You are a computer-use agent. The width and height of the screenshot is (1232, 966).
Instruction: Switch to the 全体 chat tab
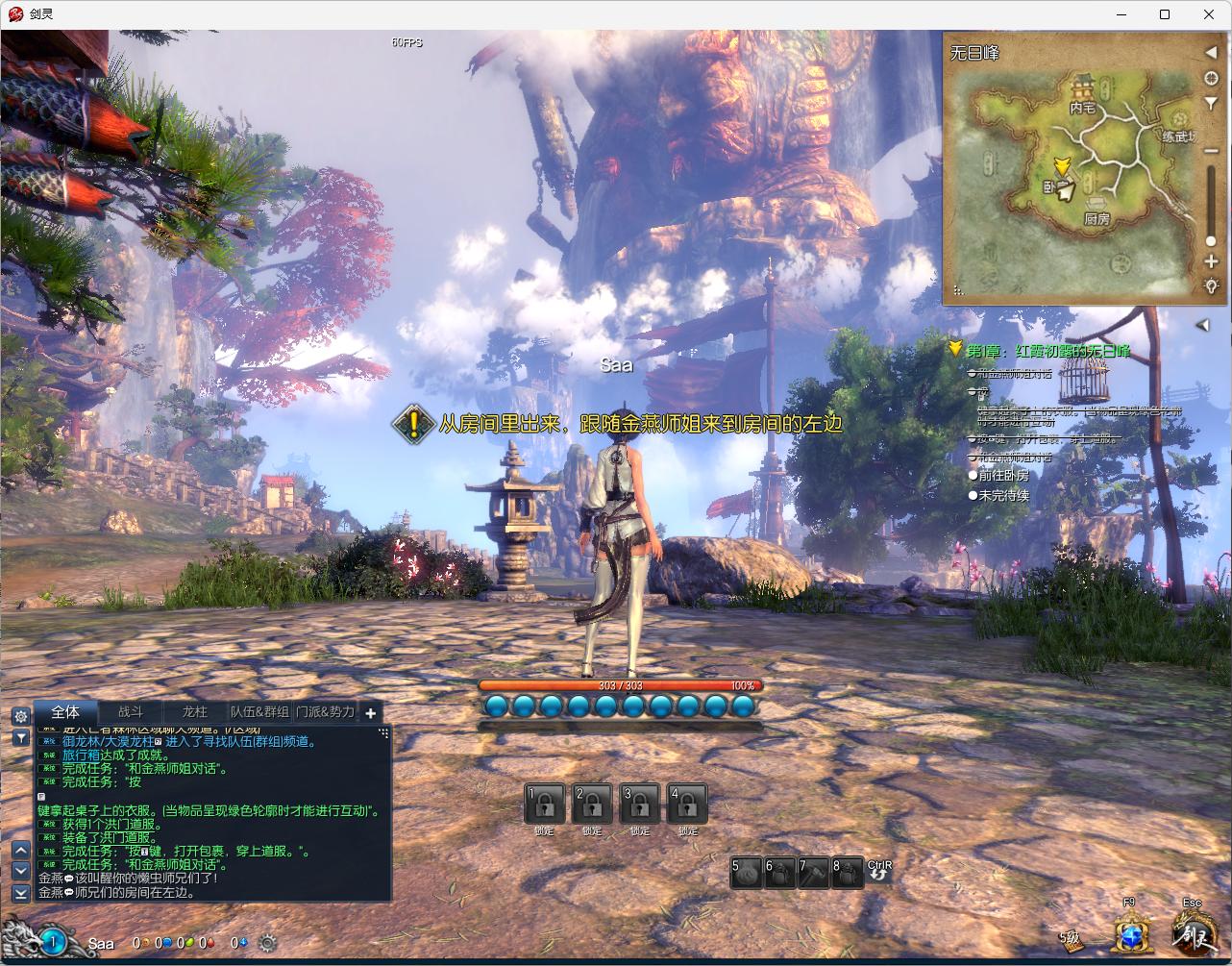pyautogui.click(x=65, y=712)
